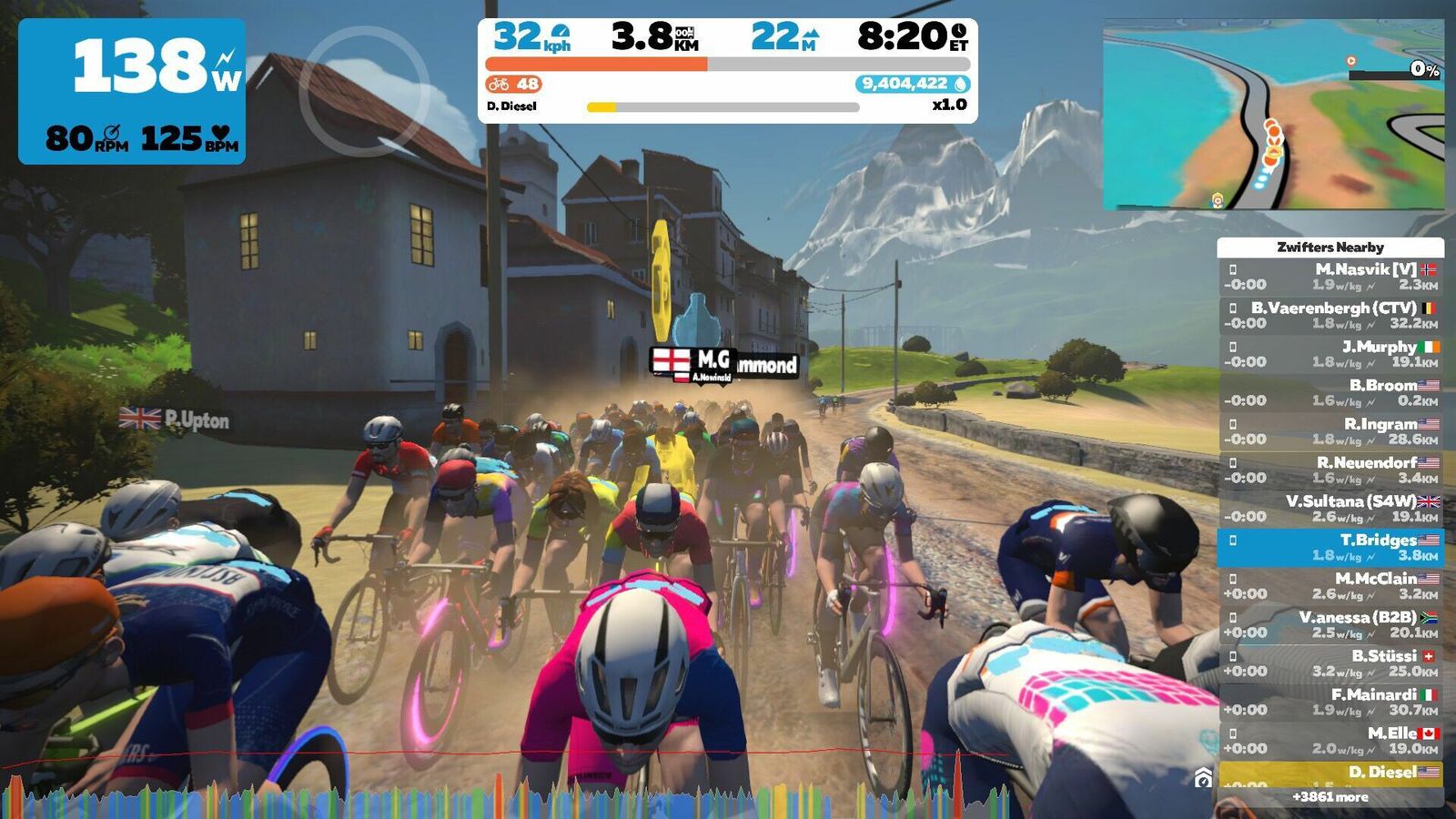1456x819 pixels.
Task: Choose B.Vaerenbergh (CTV) rider row
Action: (x=1330, y=315)
